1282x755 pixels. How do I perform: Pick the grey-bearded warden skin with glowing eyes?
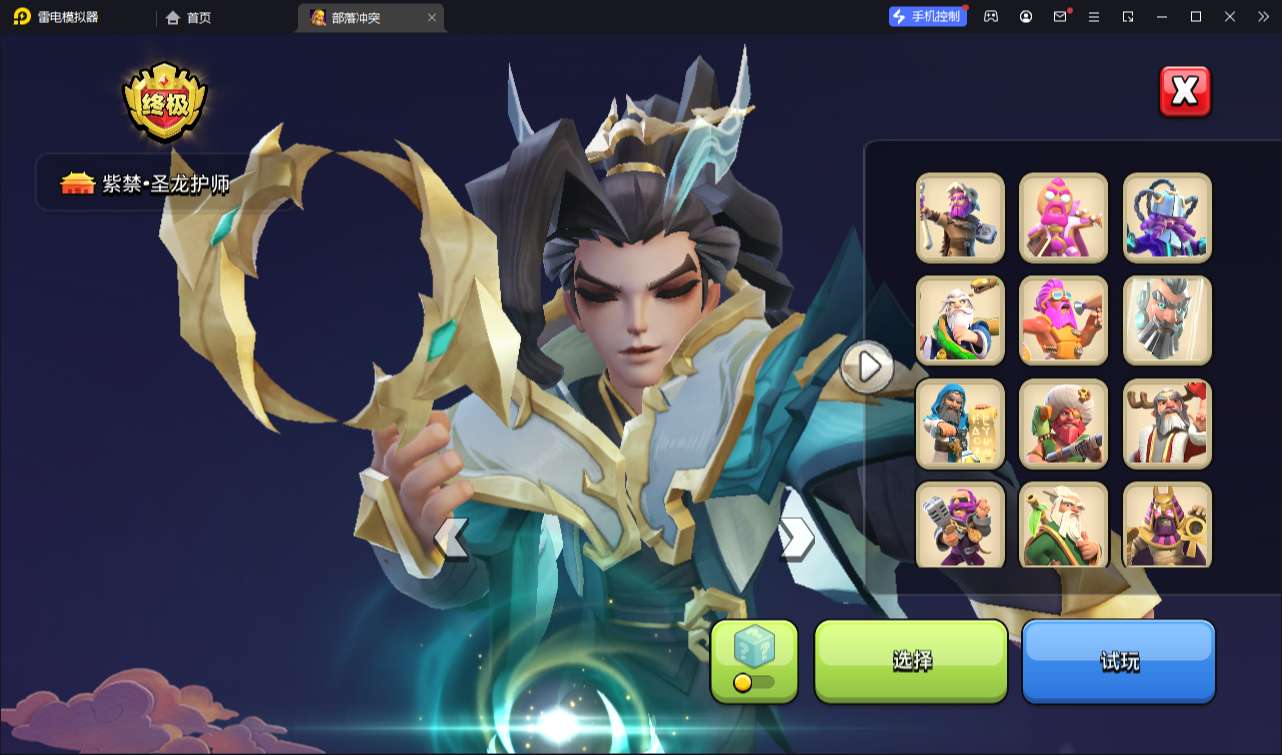(1167, 321)
